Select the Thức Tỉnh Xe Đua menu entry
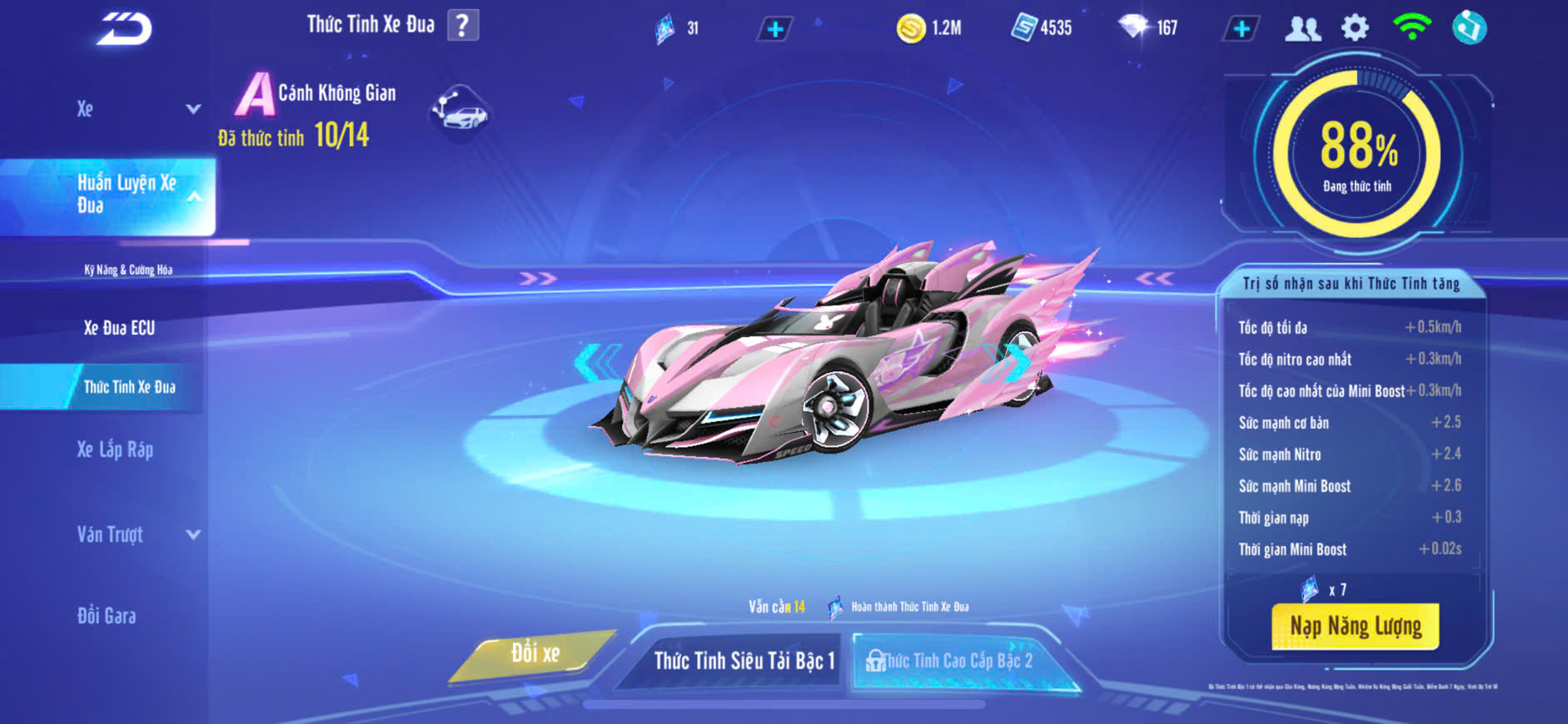Image resolution: width=1568 pixels, height=724 pixels. click(129, 387)
